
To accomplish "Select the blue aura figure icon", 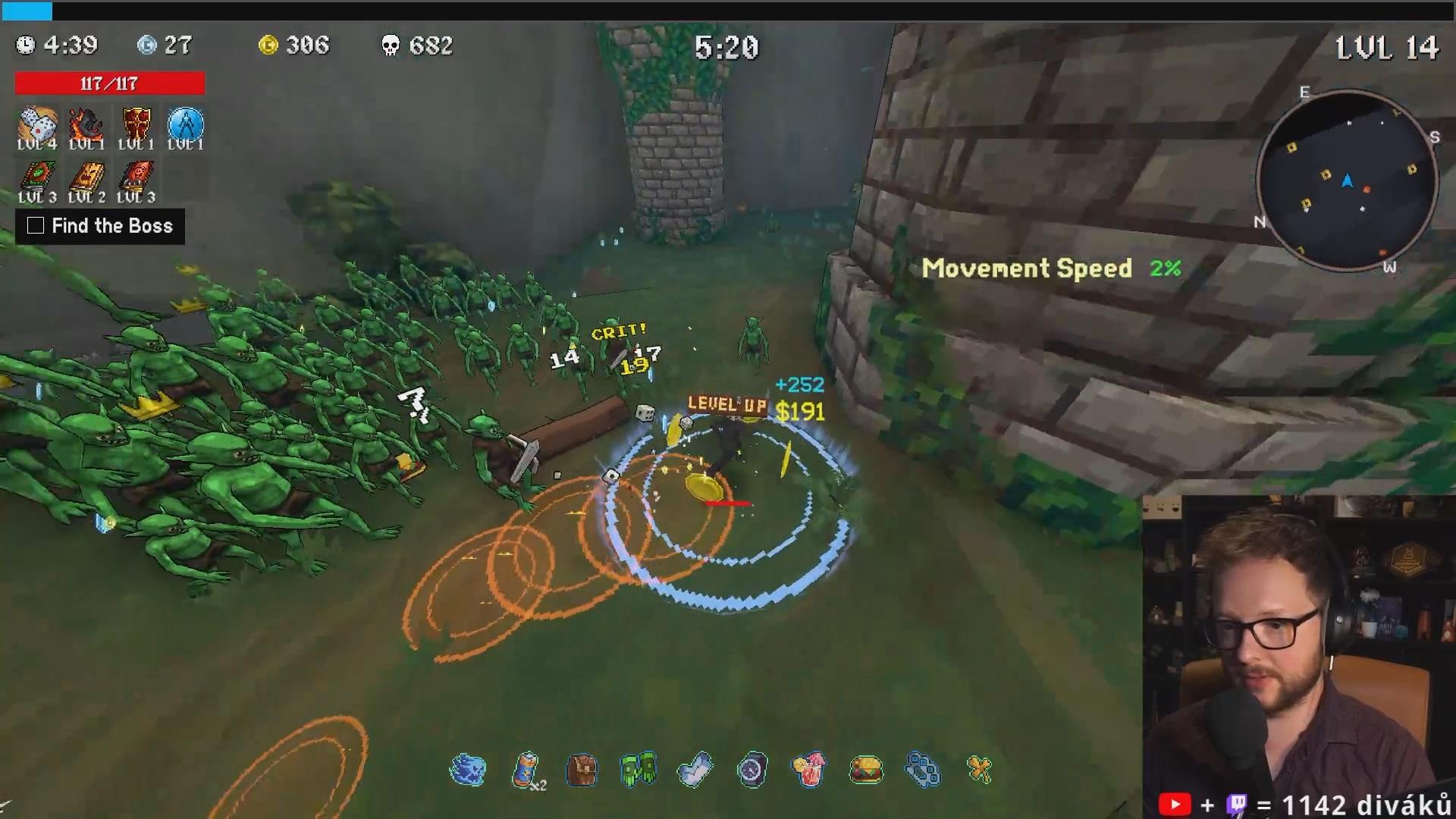I will 185,124.
